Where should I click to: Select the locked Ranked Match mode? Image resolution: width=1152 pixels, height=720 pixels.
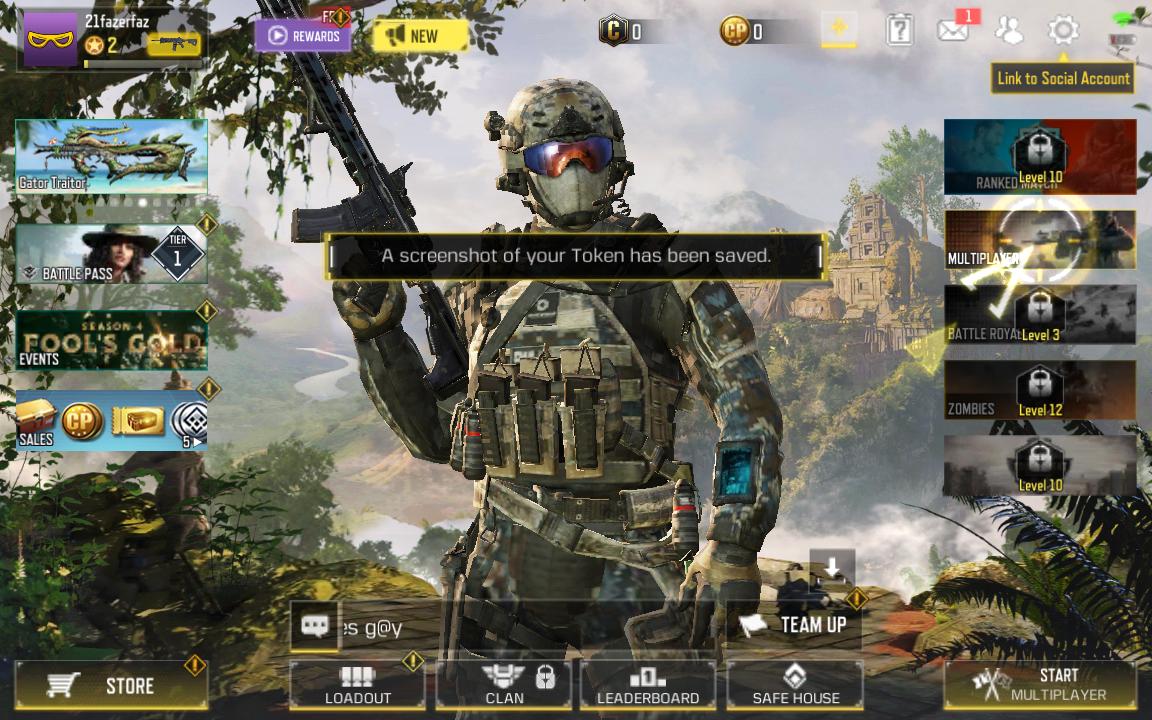(x=1040, y=157)
